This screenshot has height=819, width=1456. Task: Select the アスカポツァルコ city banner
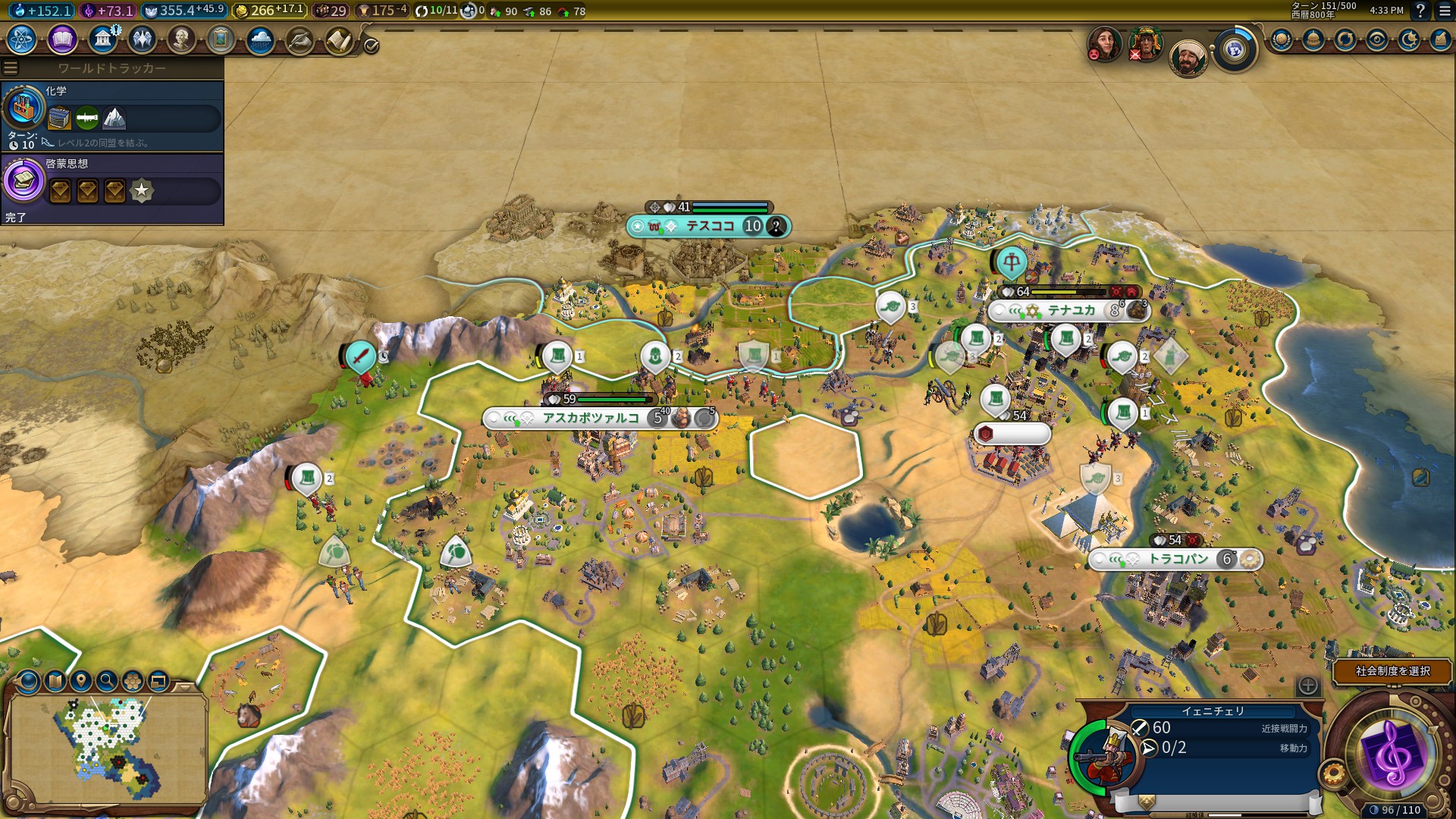(x=591, y=418)
